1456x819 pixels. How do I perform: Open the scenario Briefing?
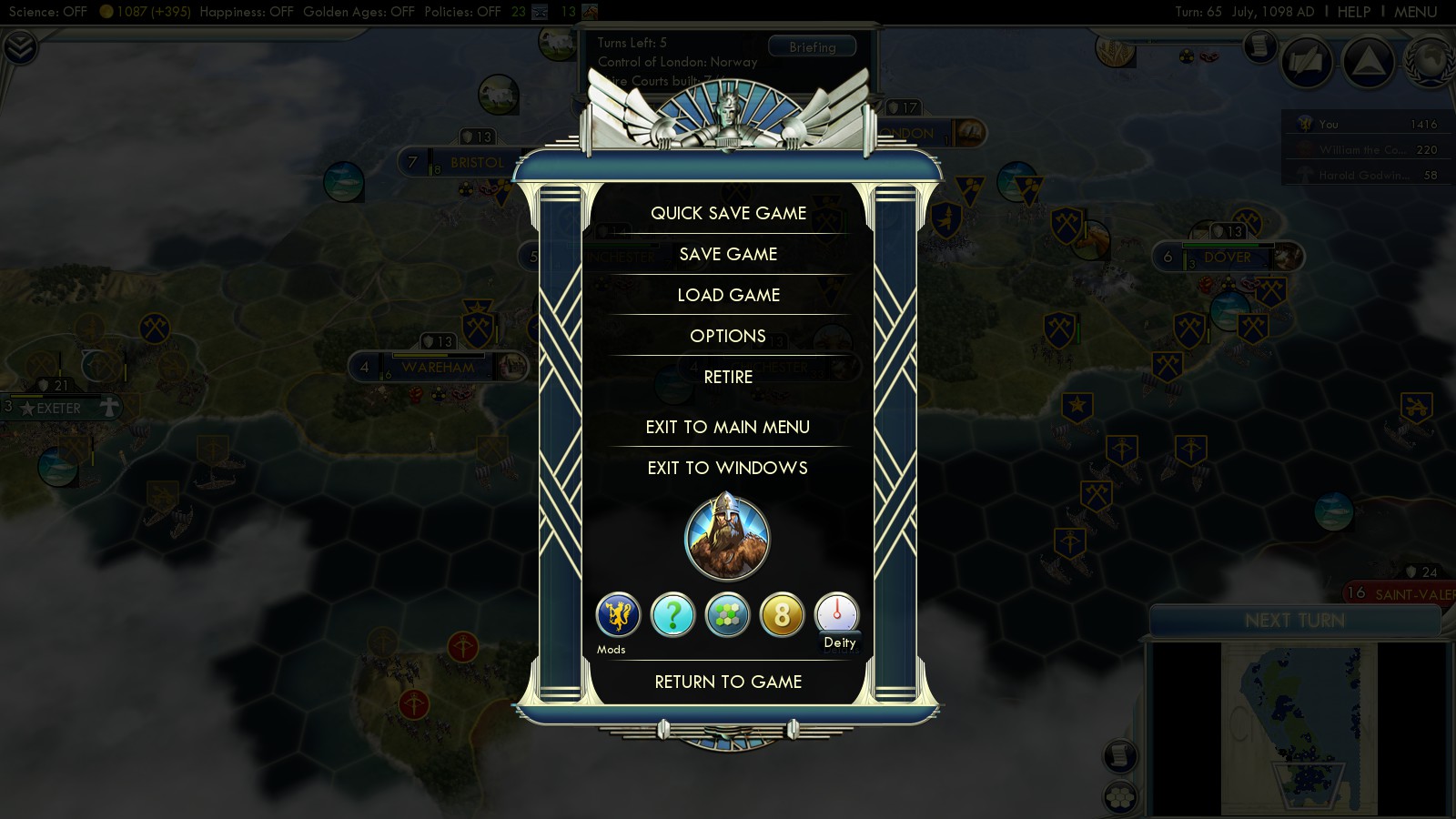pyautogui.click(x=812, y=47)
